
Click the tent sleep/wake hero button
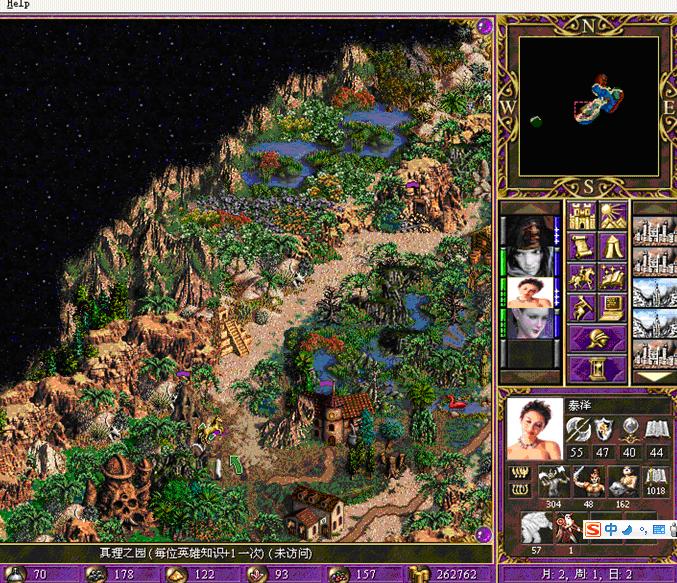[613, 247]
